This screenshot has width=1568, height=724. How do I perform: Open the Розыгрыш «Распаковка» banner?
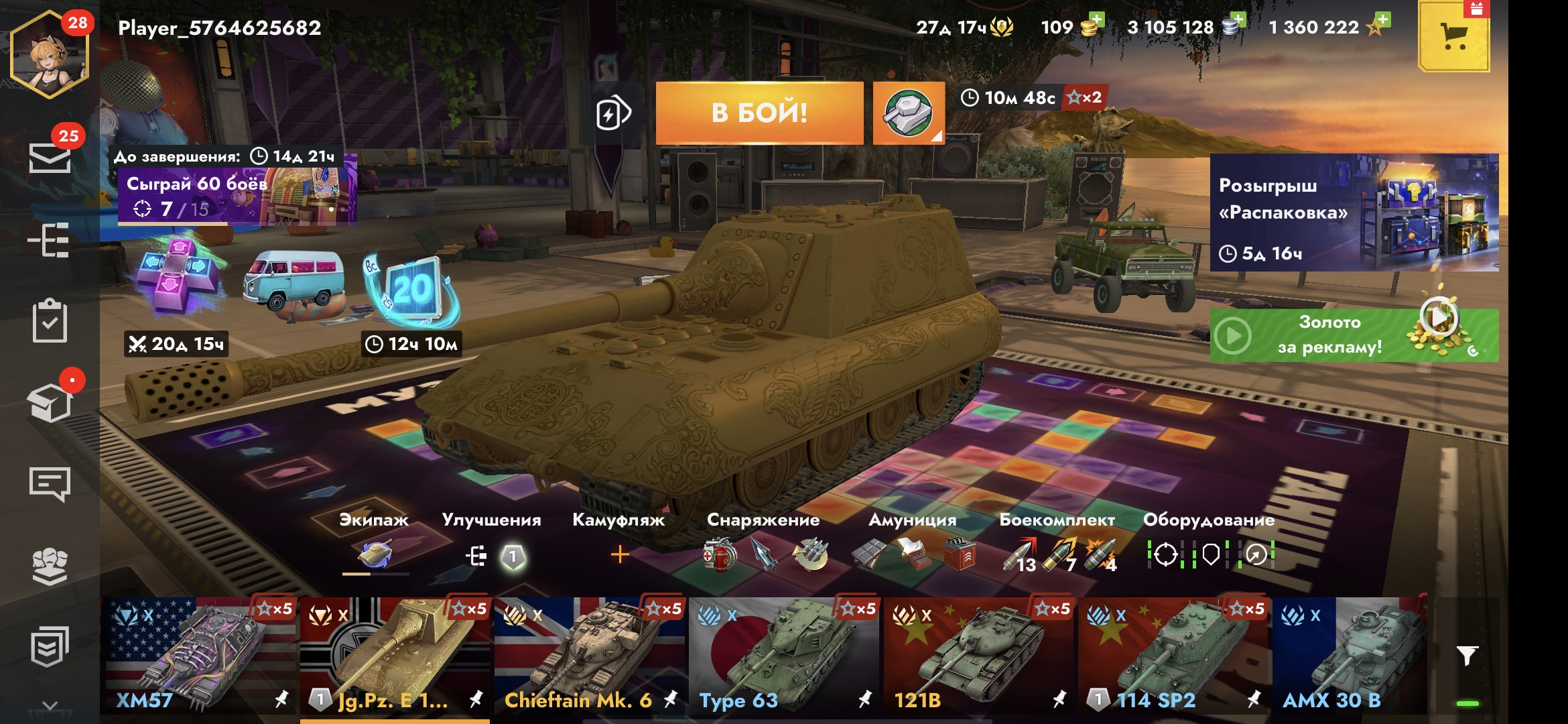click(1354, 213)
